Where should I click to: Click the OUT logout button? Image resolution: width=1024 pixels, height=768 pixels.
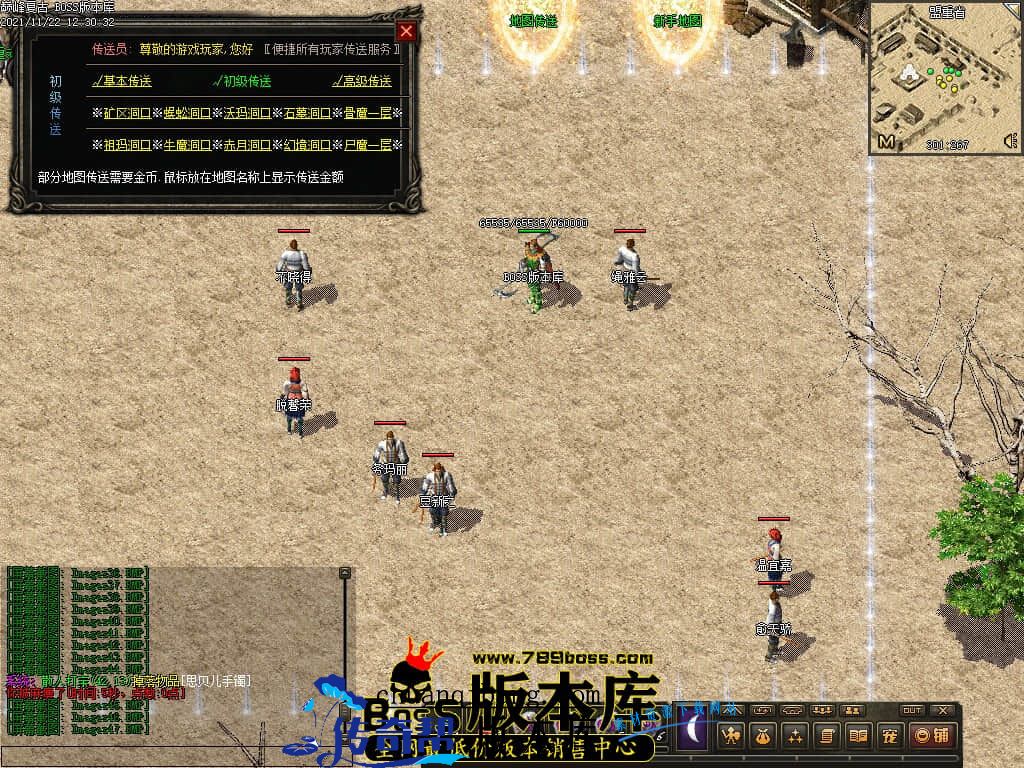click(912, 710)
